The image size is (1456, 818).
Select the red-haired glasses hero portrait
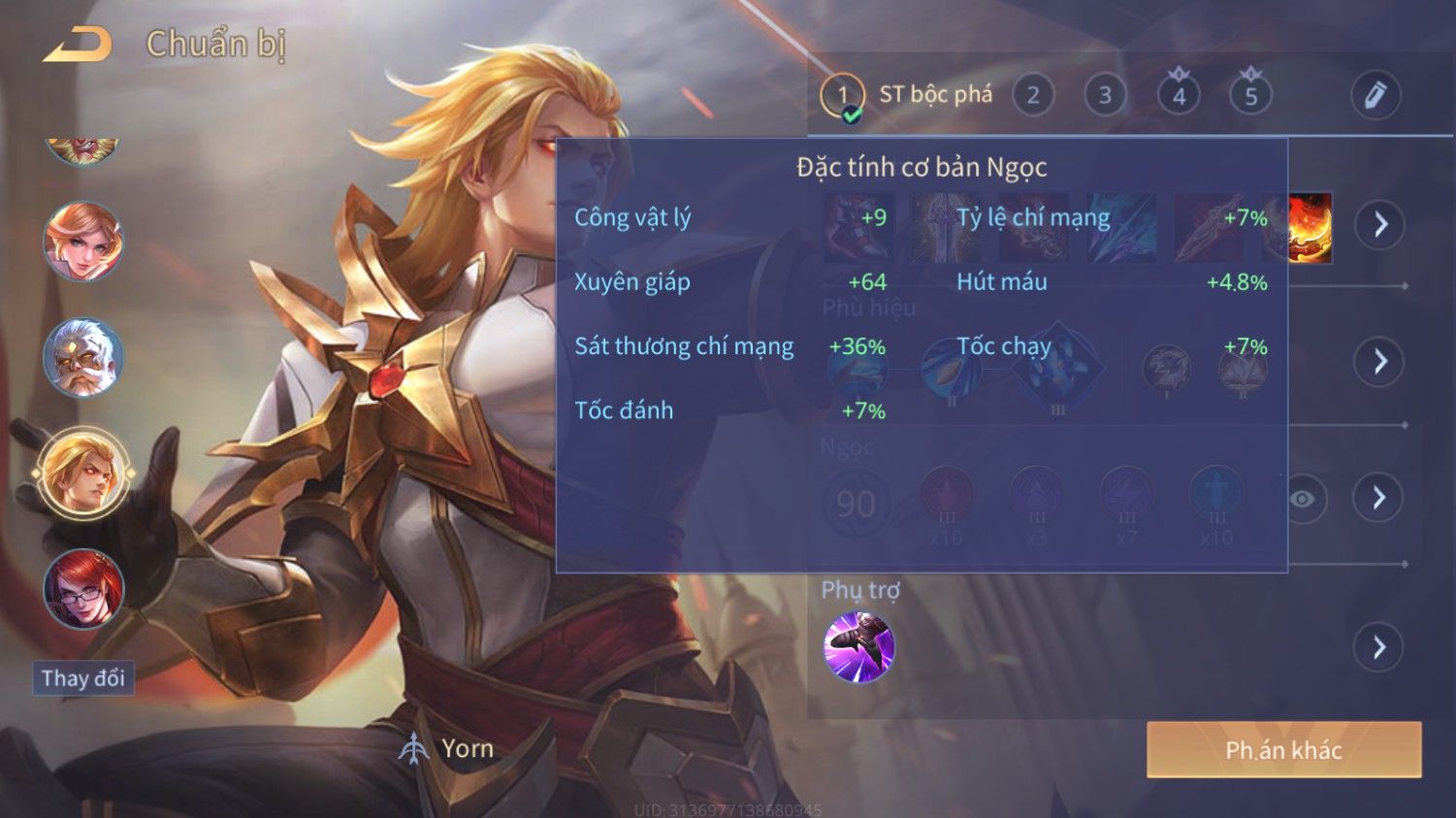click(83, 589)
